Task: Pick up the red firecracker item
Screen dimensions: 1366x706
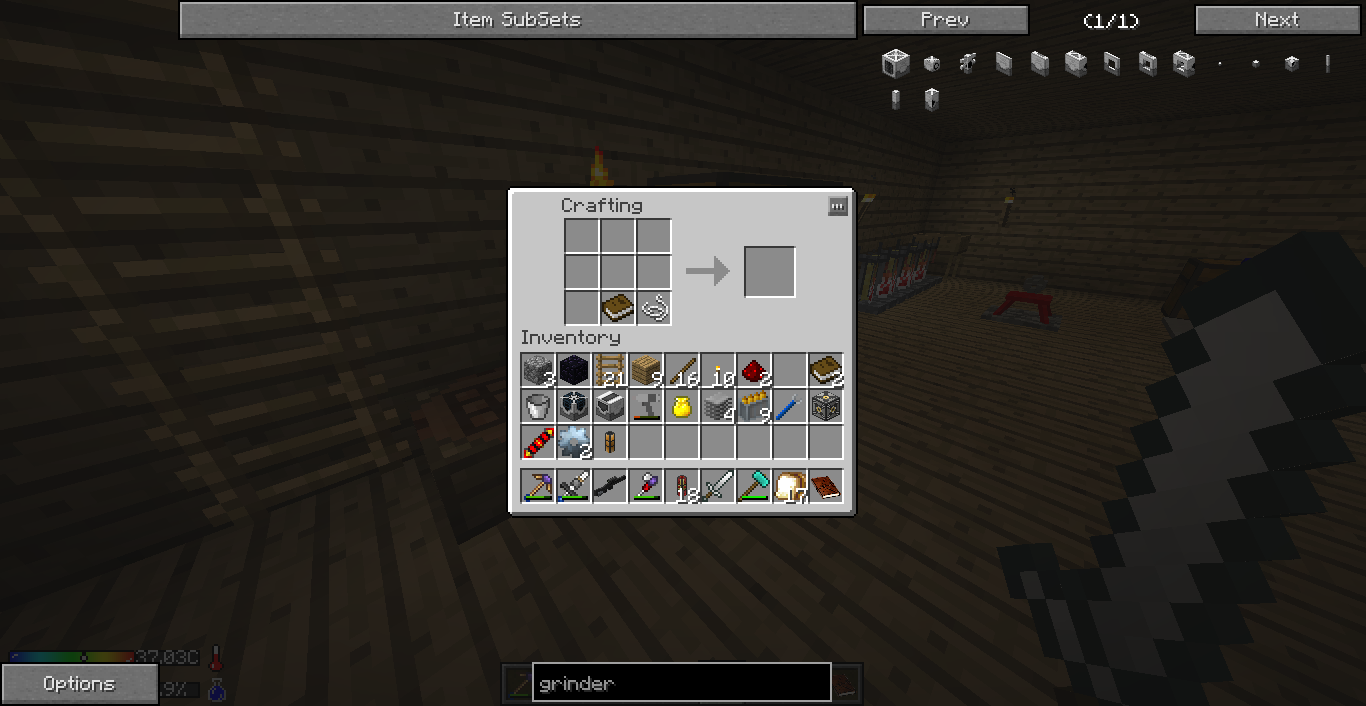Action: 538,443
